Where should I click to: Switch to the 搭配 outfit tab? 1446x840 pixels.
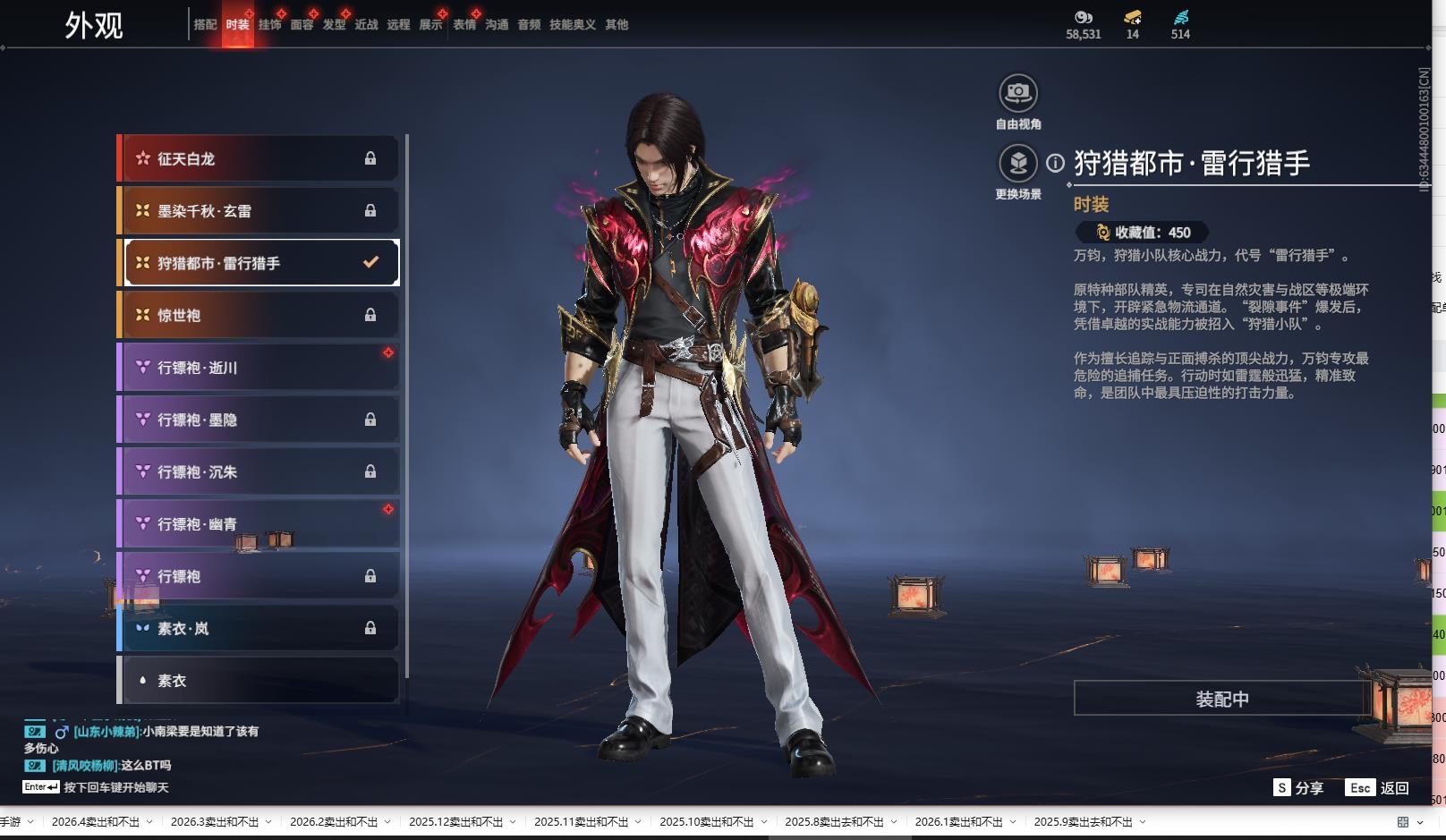pyautogui.click(x=205, y=25)
